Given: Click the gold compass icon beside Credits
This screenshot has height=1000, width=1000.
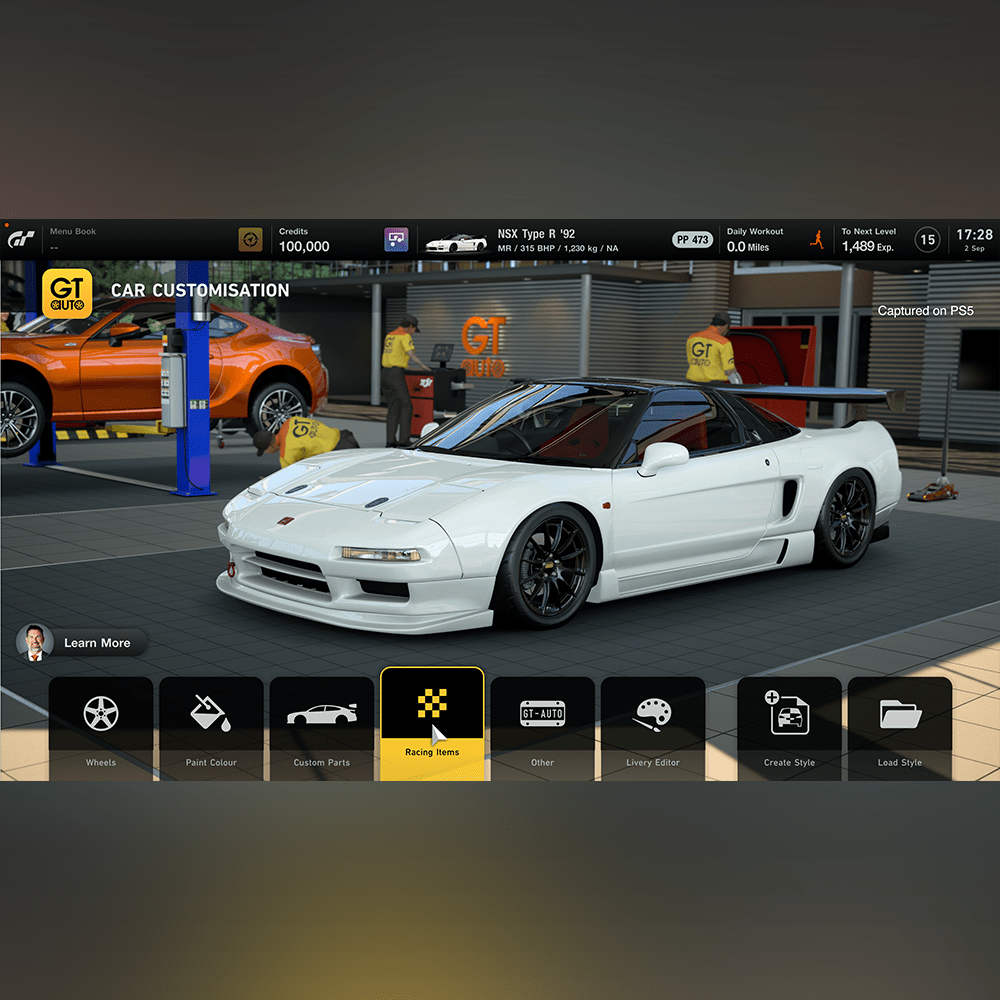Looking at the screenshot, I should tap(250, 240).
